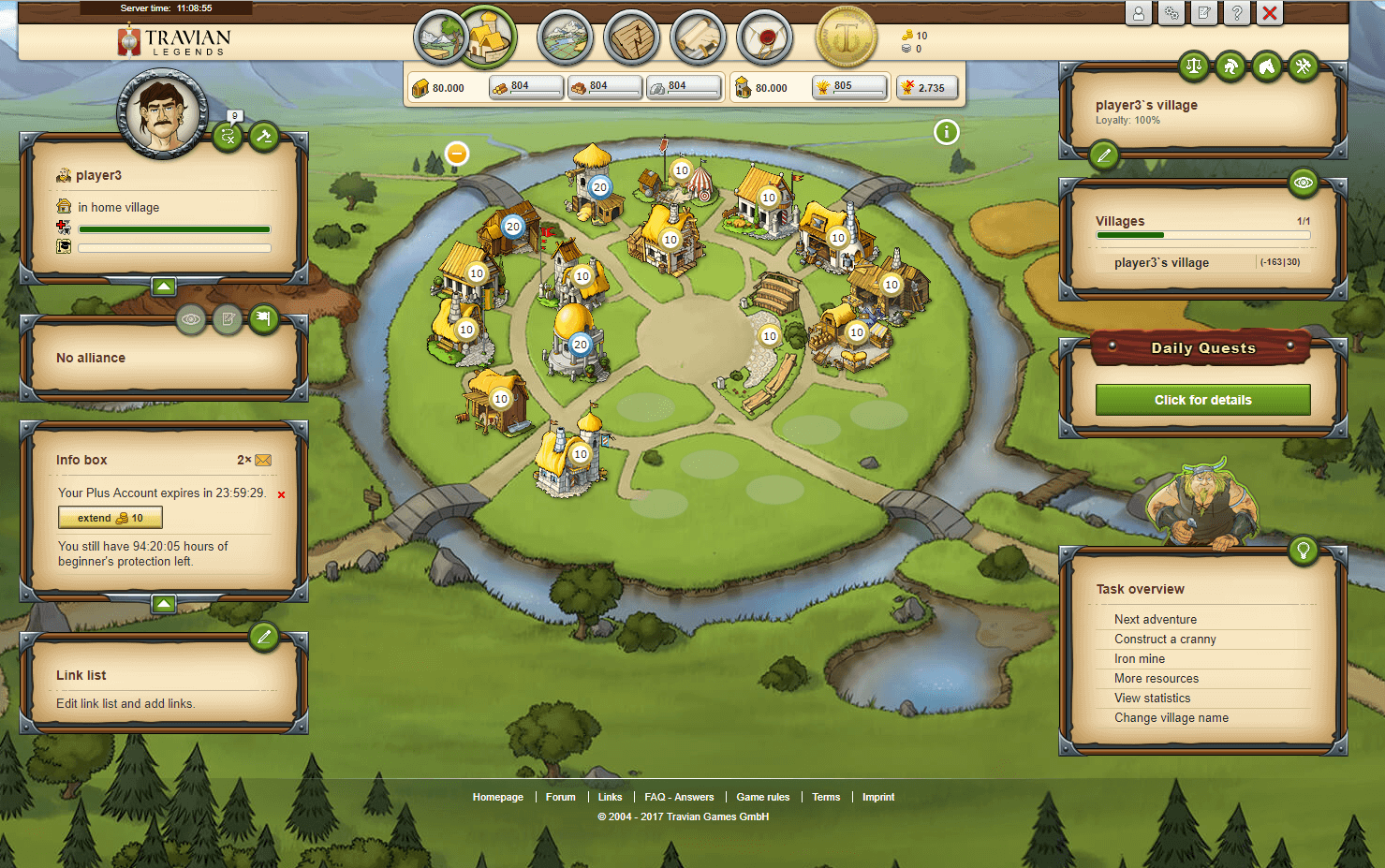The height and width of the screenshot is (868, 1385).
Task: Select the Construct a cranny task
Action: point(1164,639)
